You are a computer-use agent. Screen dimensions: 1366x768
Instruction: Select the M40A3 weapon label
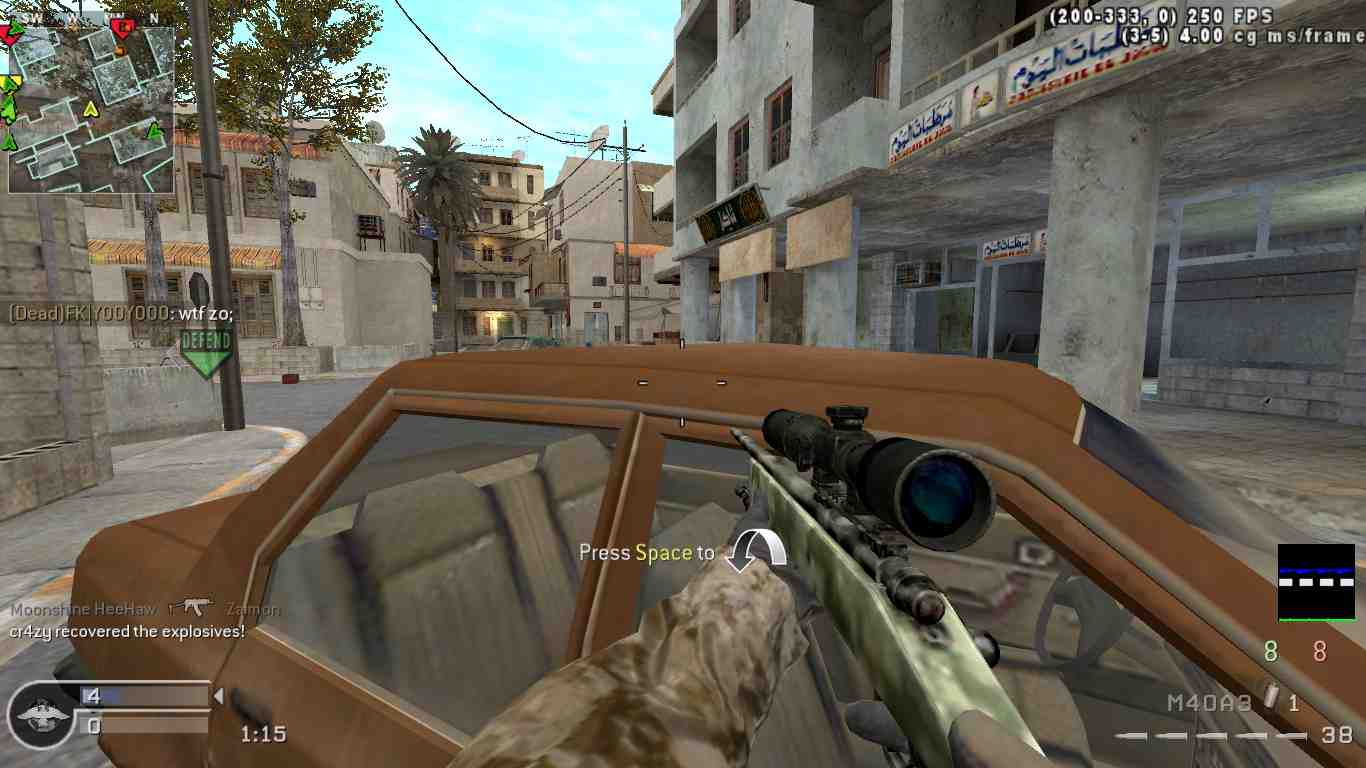(x=1209, y=703)
